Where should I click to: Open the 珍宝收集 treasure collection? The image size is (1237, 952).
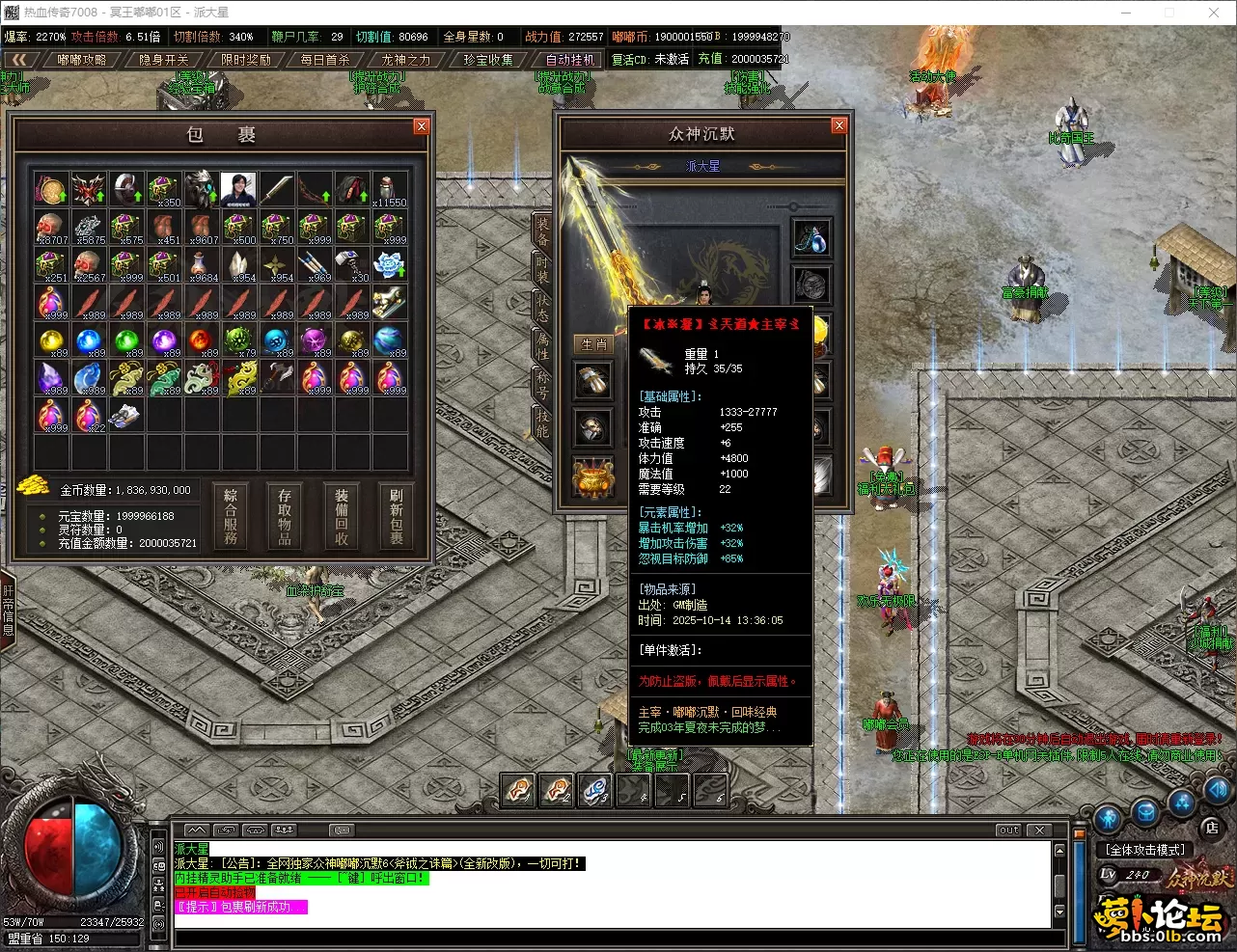[488, 60]
